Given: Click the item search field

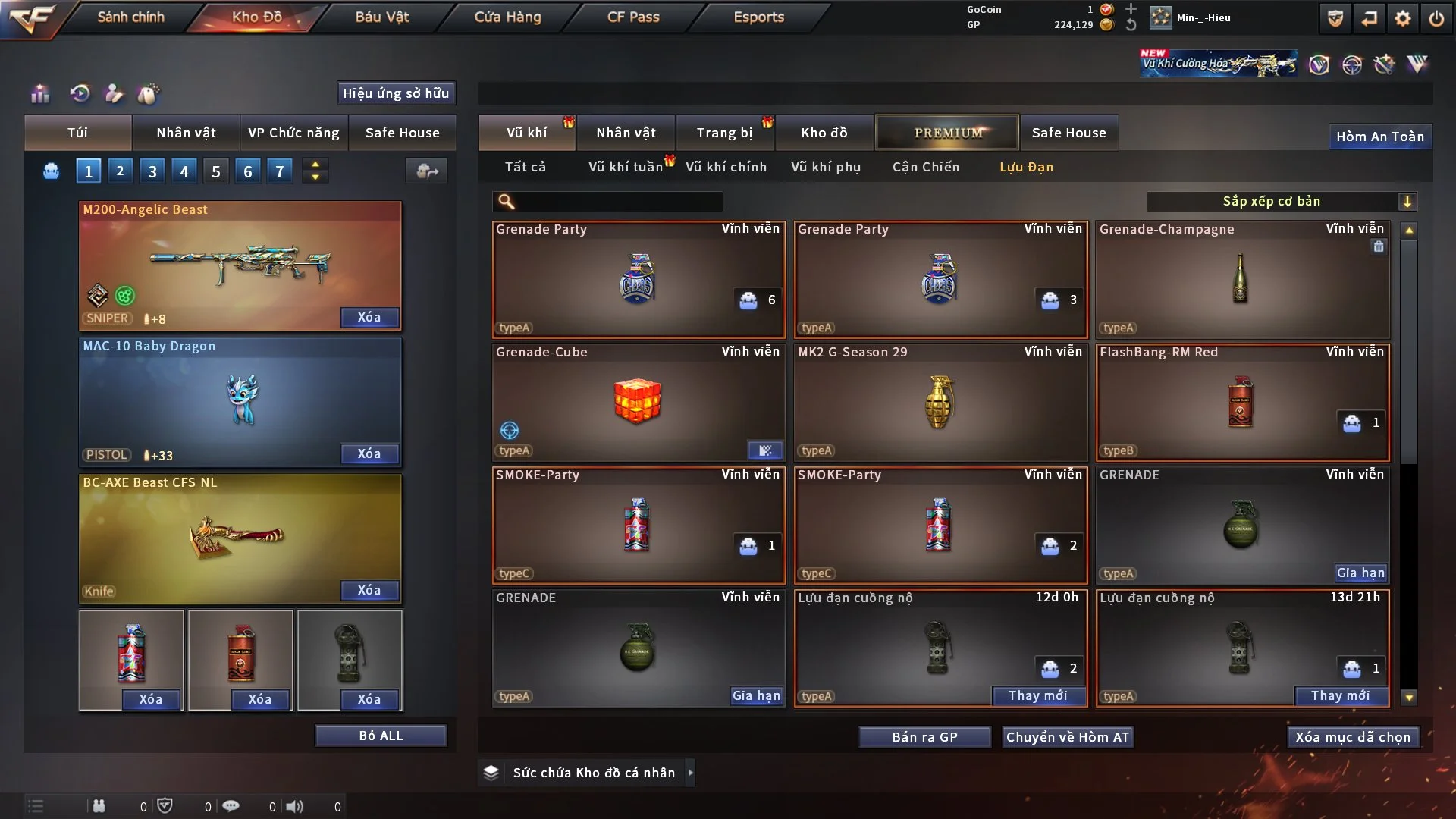Looking at the screenshot, I should pos(618,202).
